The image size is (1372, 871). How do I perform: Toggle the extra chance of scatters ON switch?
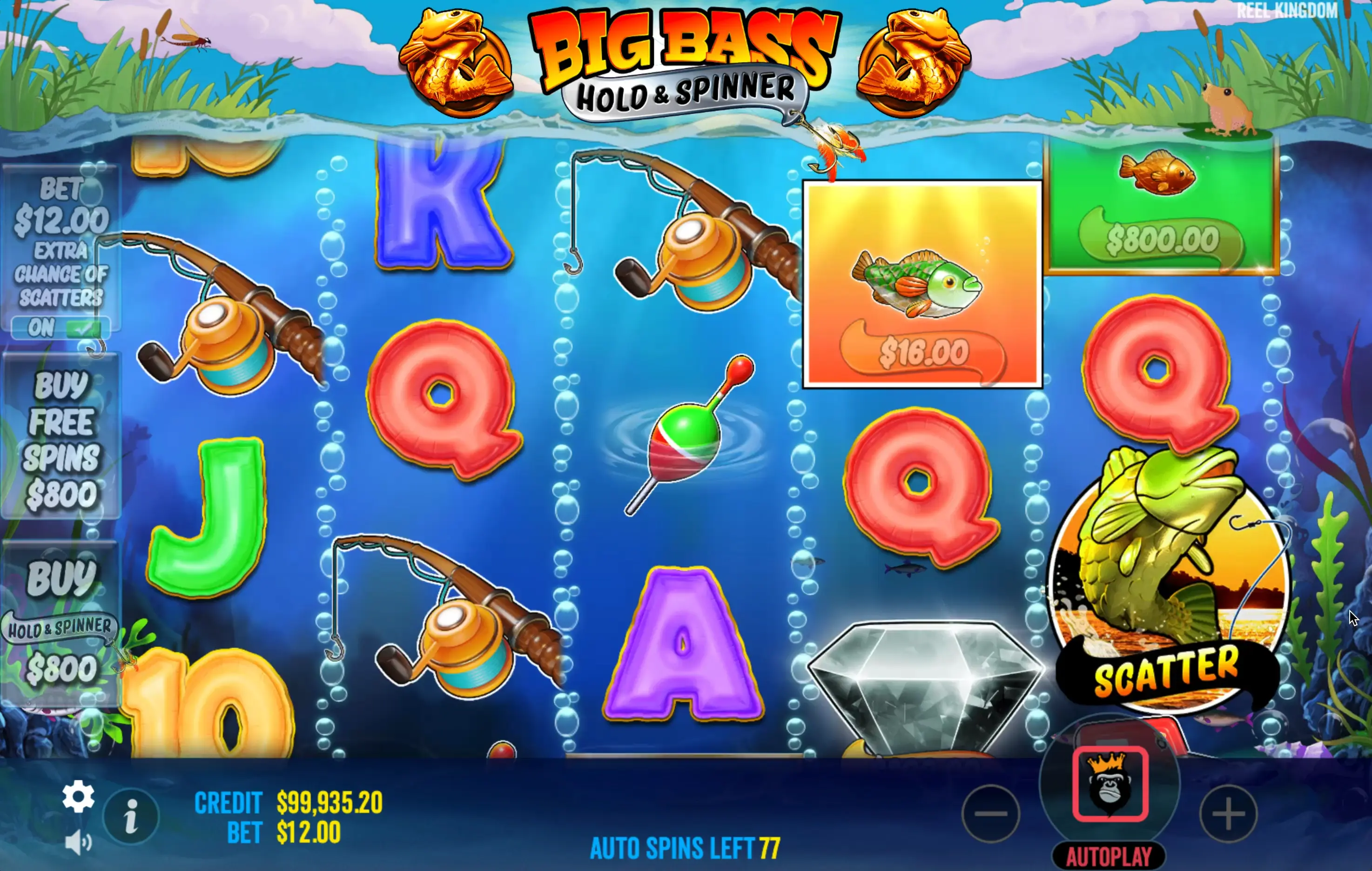pyautogui.click(x=61, y=328)
